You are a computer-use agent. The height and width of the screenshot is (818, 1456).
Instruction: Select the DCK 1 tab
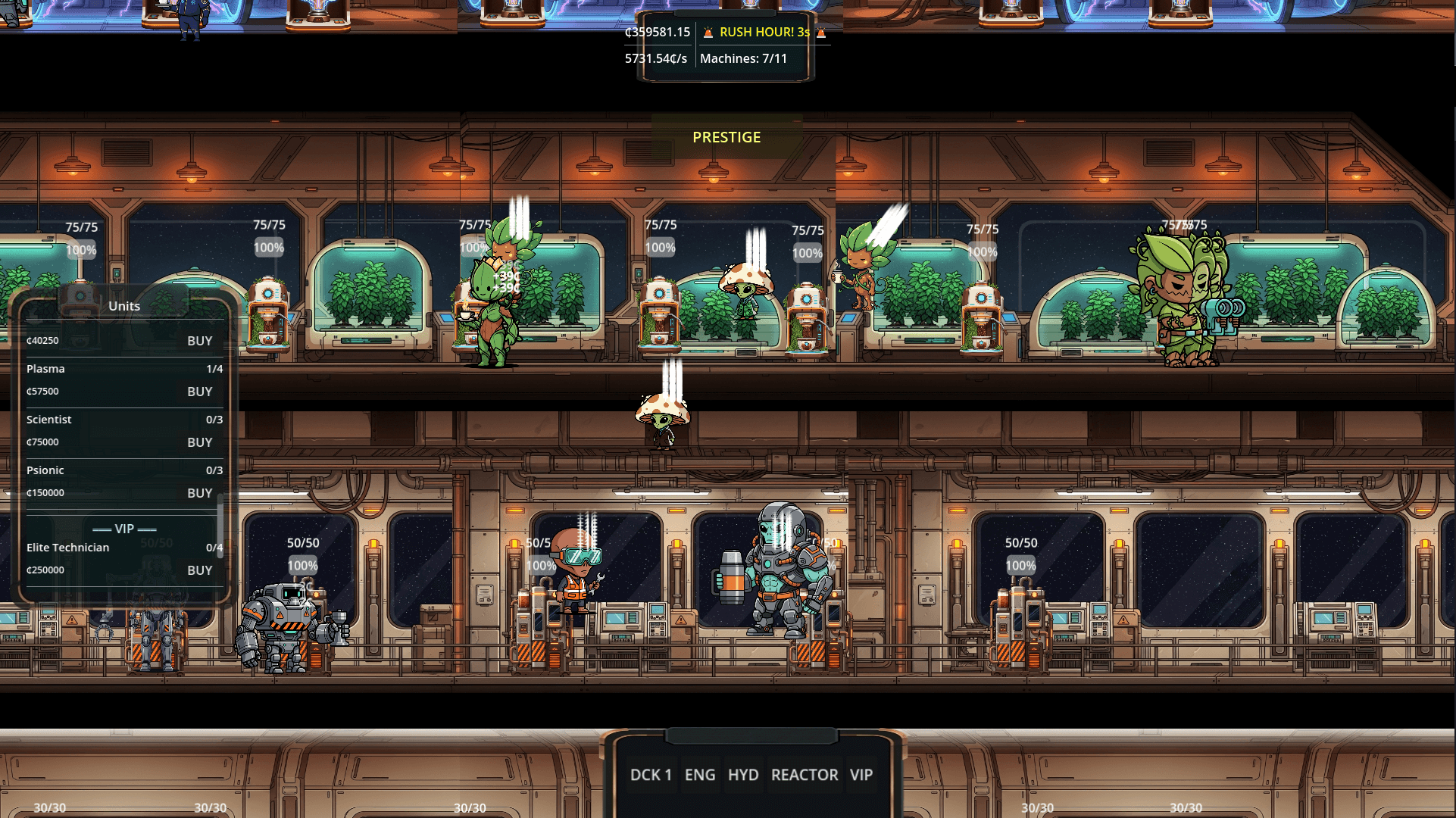(651, 775)
